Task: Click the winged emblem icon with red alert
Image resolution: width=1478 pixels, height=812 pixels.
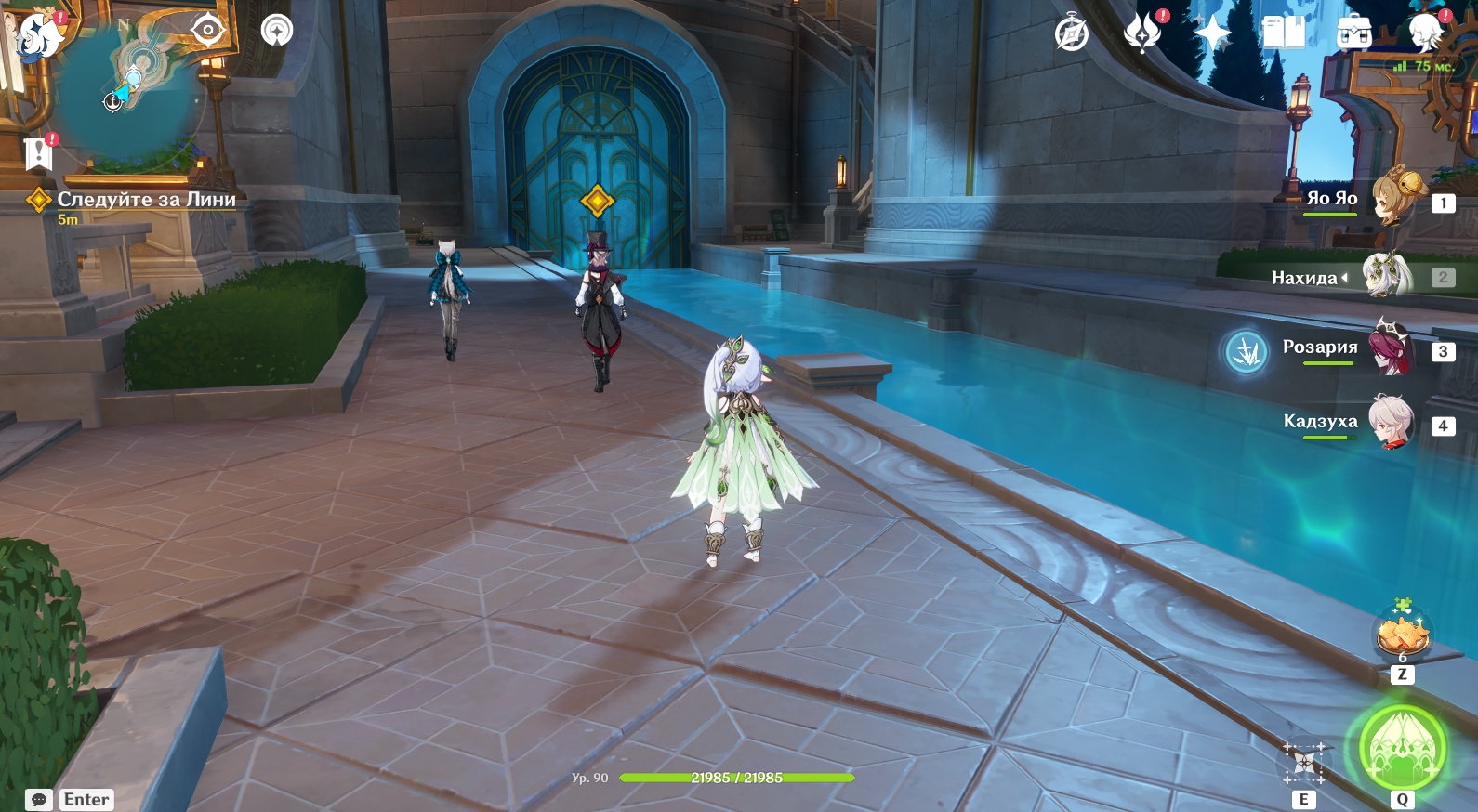Action: point(1142,34)
